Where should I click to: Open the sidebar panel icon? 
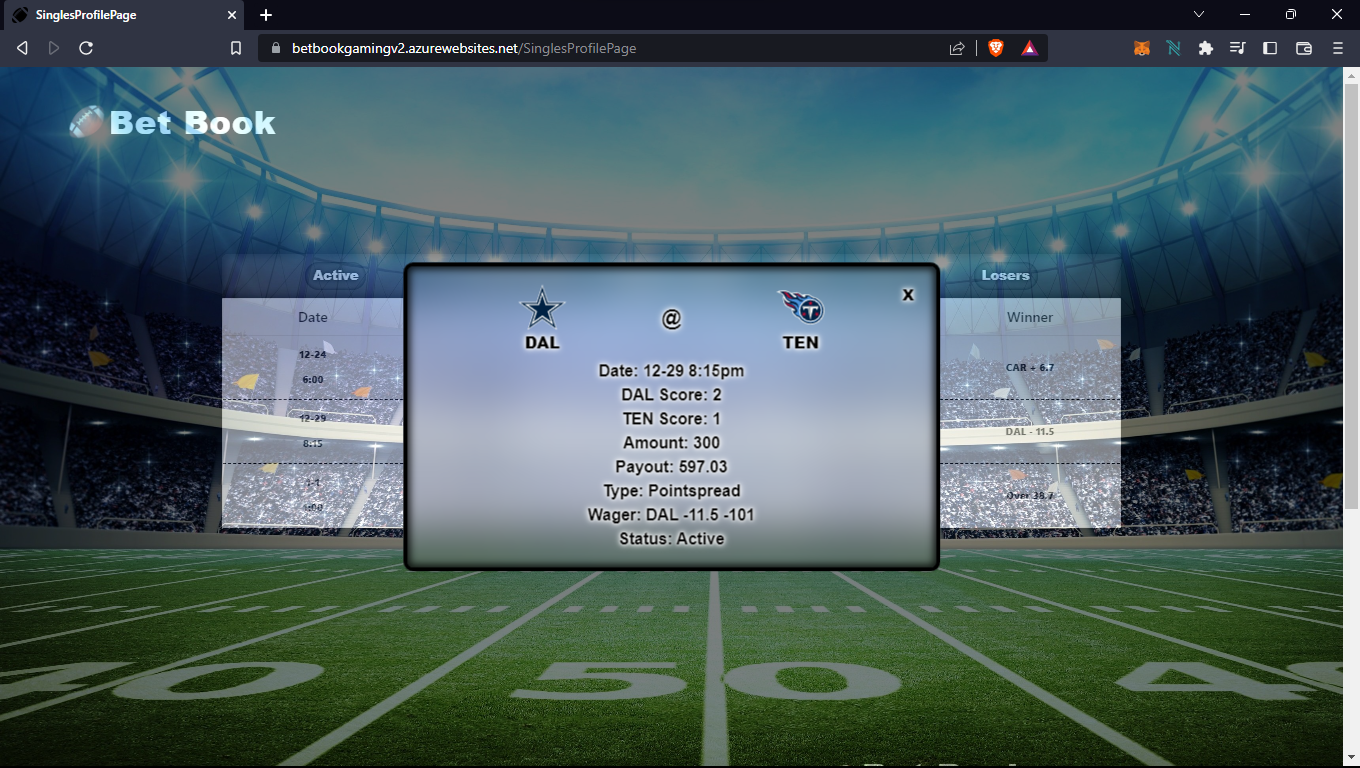click(x=1270, y=47)
